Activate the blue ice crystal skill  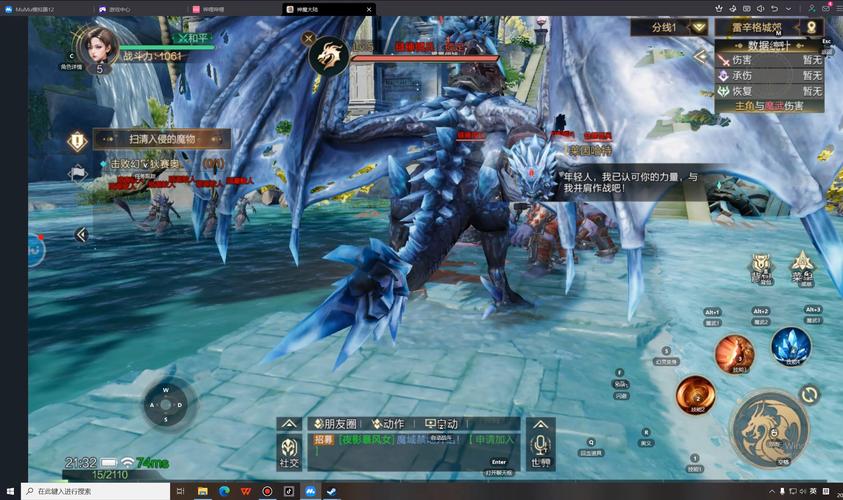click(790, 346)
